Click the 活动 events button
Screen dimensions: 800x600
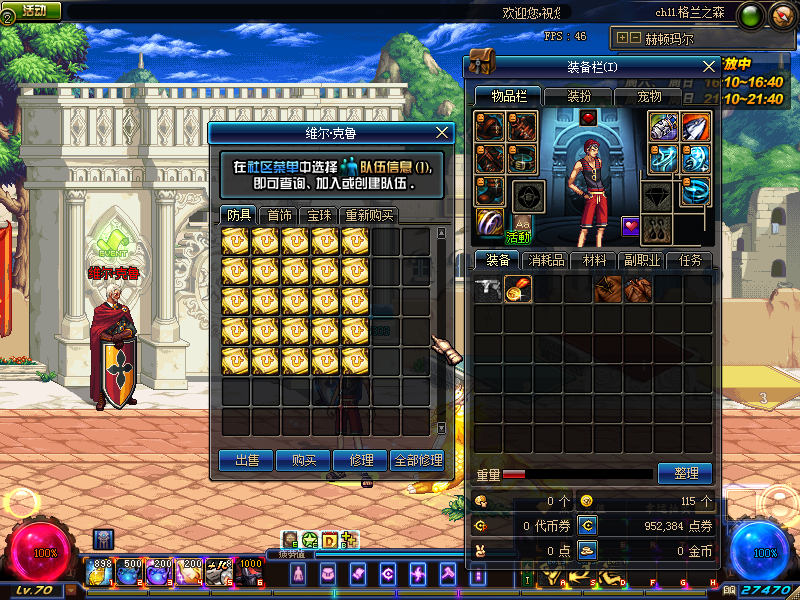coord(33,11)
